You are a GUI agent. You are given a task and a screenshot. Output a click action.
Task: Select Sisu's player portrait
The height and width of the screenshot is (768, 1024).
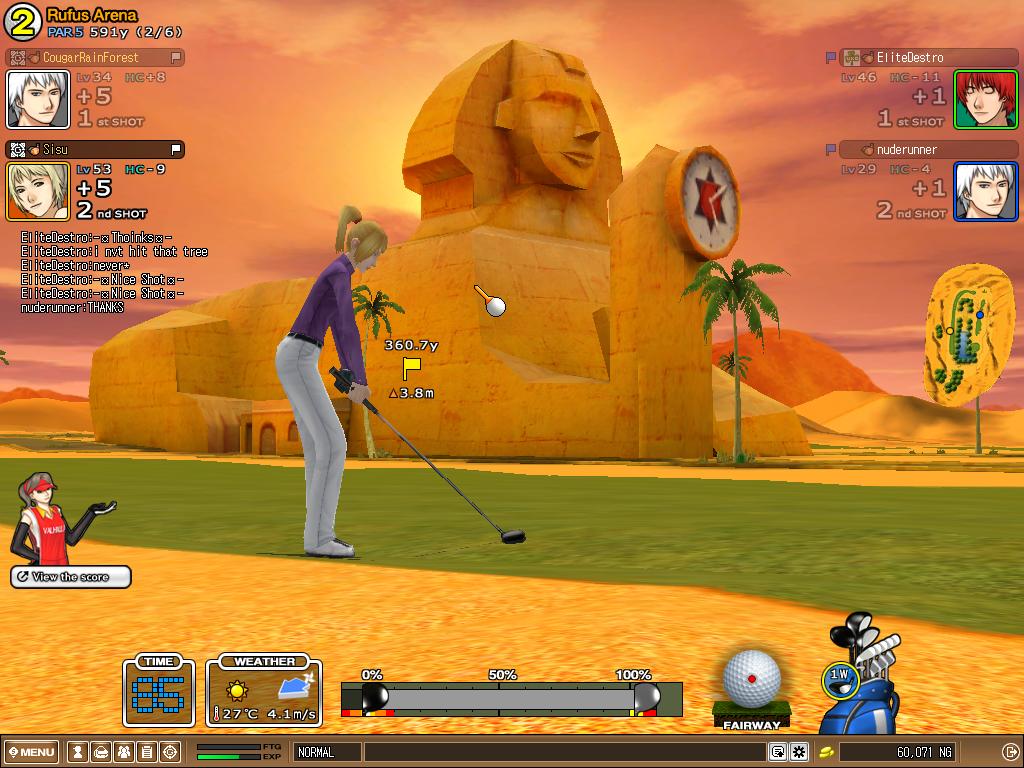coord(38,191)
